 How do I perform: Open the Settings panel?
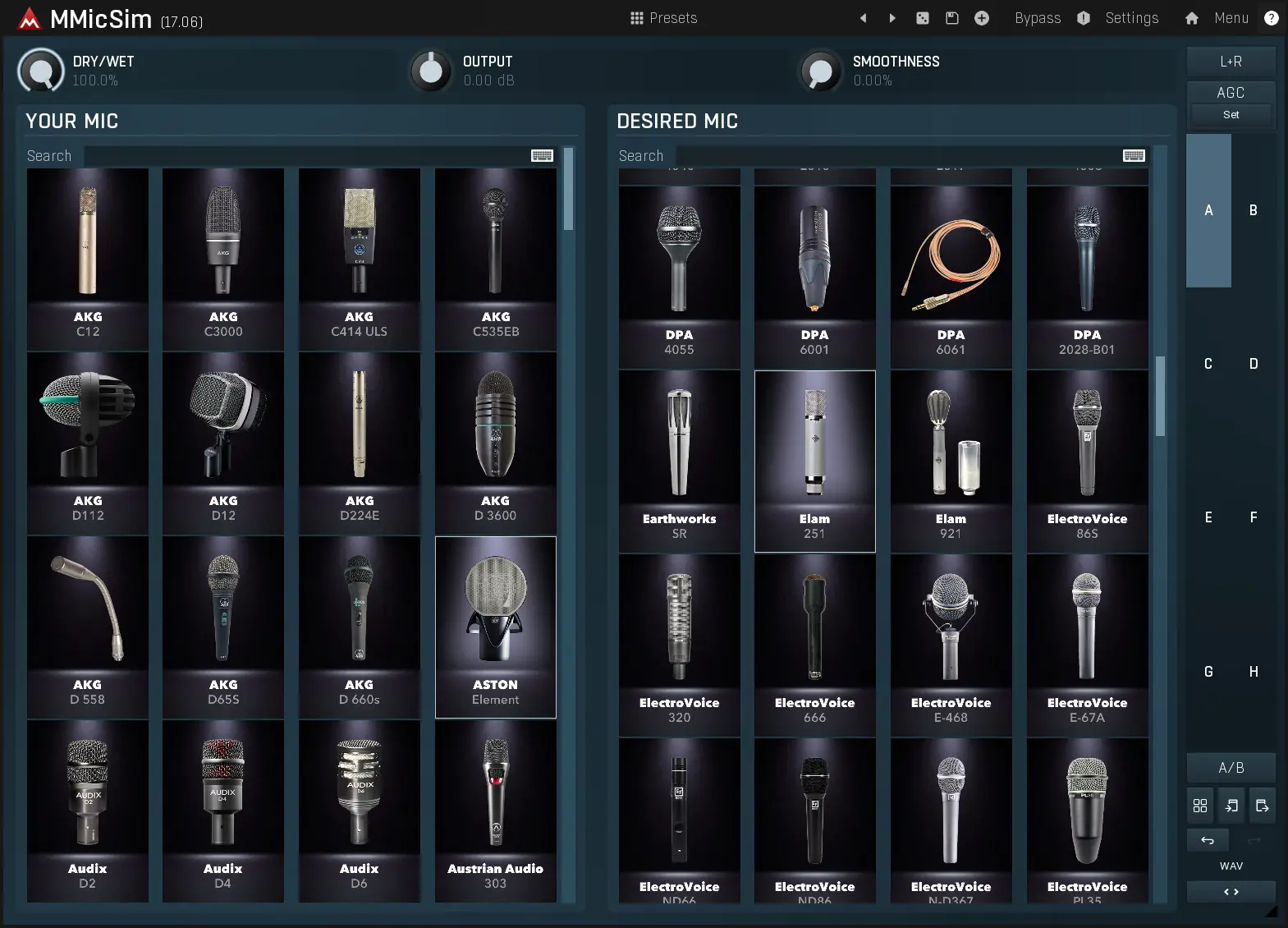pyautogui.click(x=1132, y=17)
